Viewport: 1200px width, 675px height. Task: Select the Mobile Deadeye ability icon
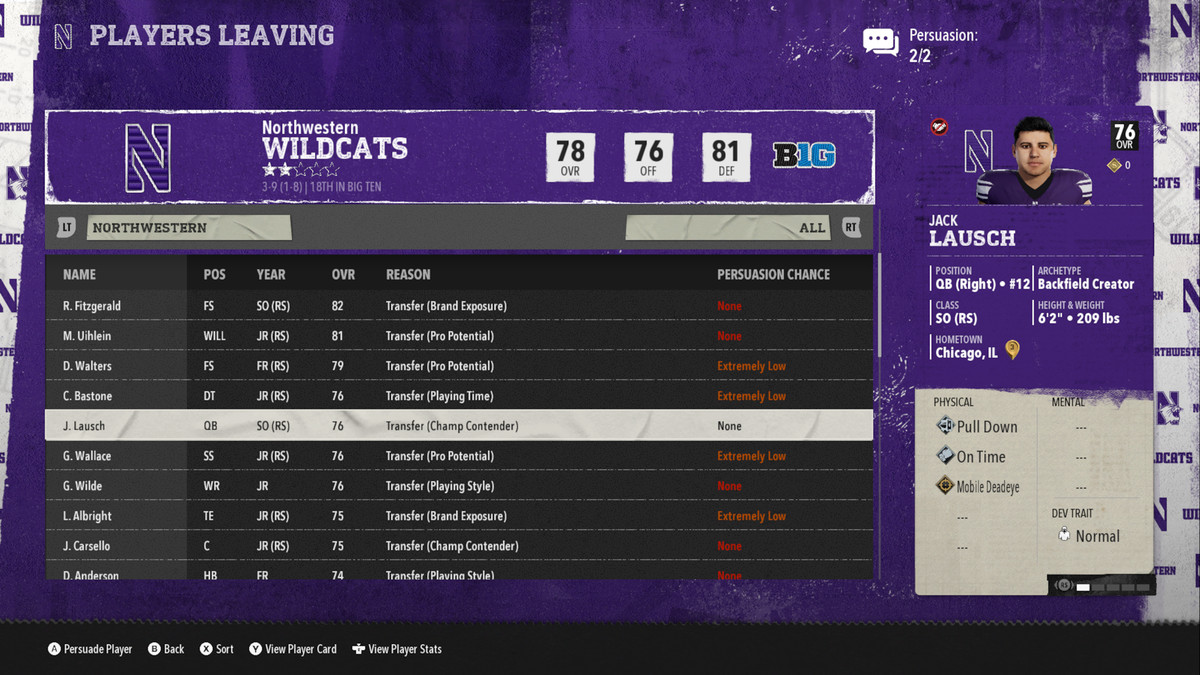pos(945,486)
